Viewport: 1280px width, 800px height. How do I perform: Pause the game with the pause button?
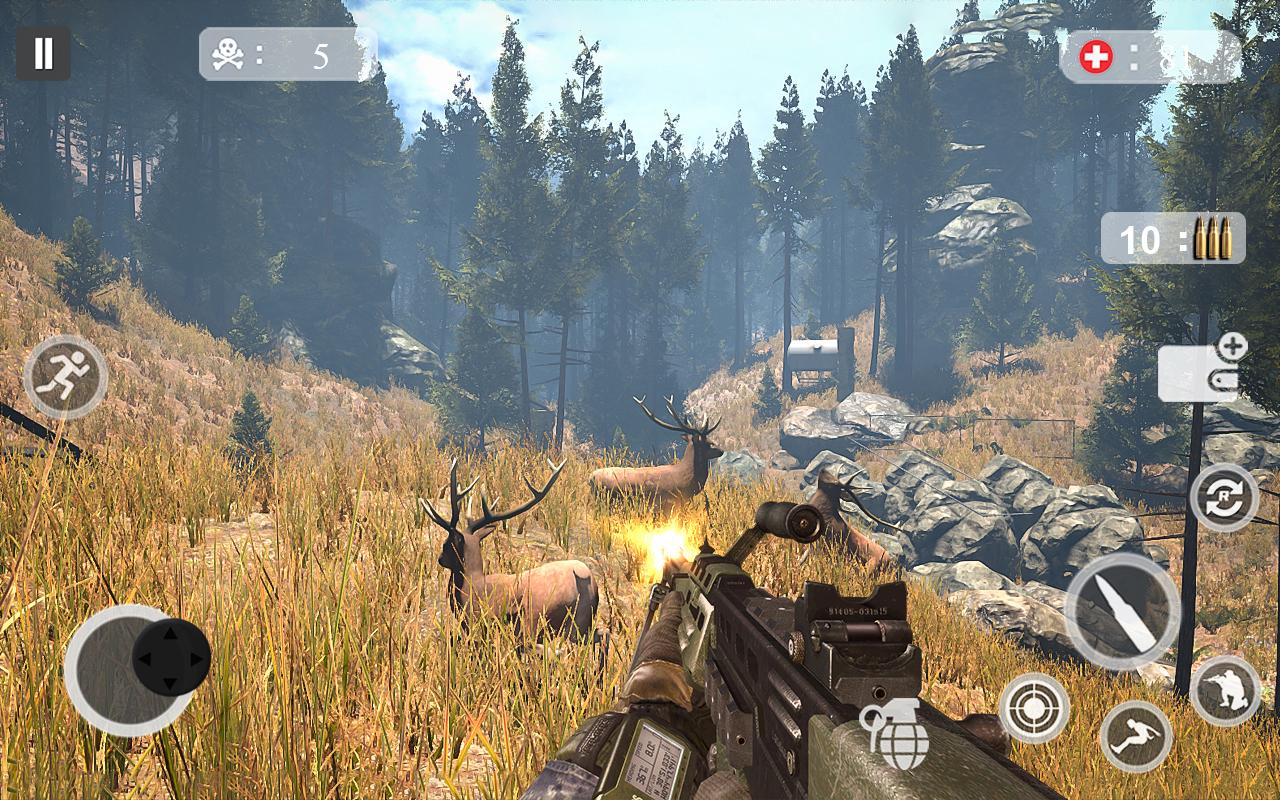point(43,53)
